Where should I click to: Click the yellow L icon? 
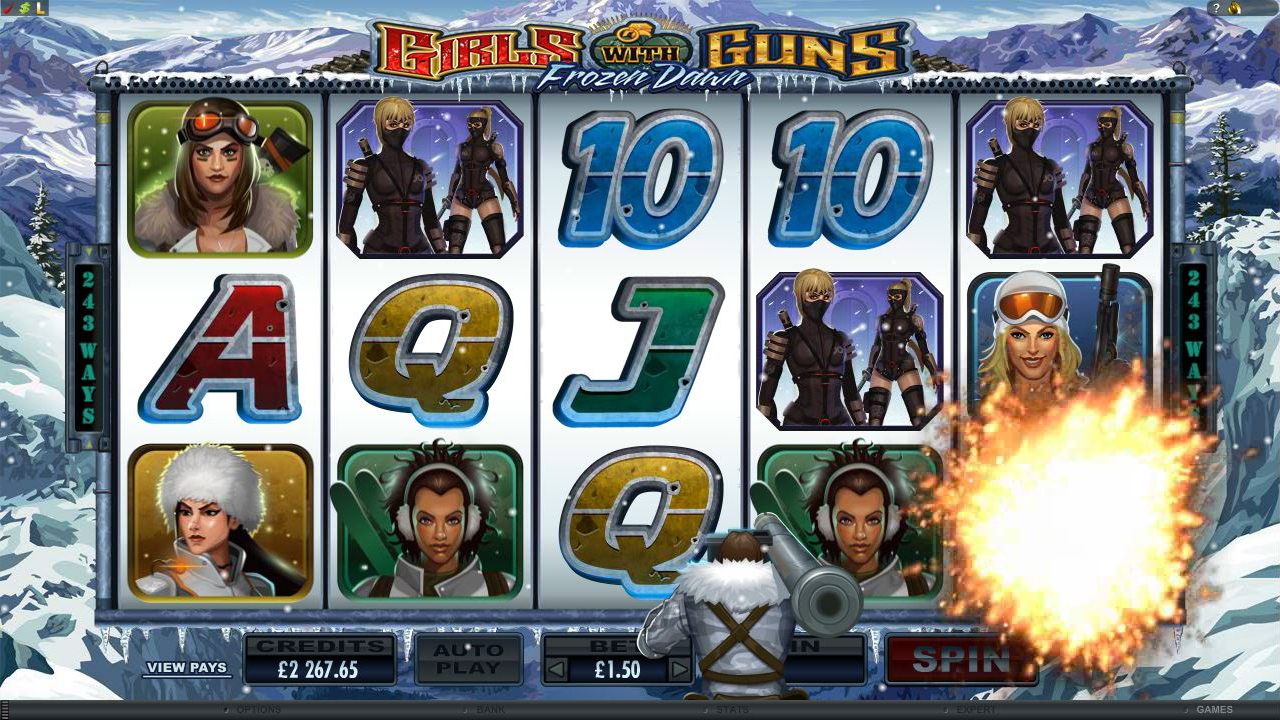[40, 8]
